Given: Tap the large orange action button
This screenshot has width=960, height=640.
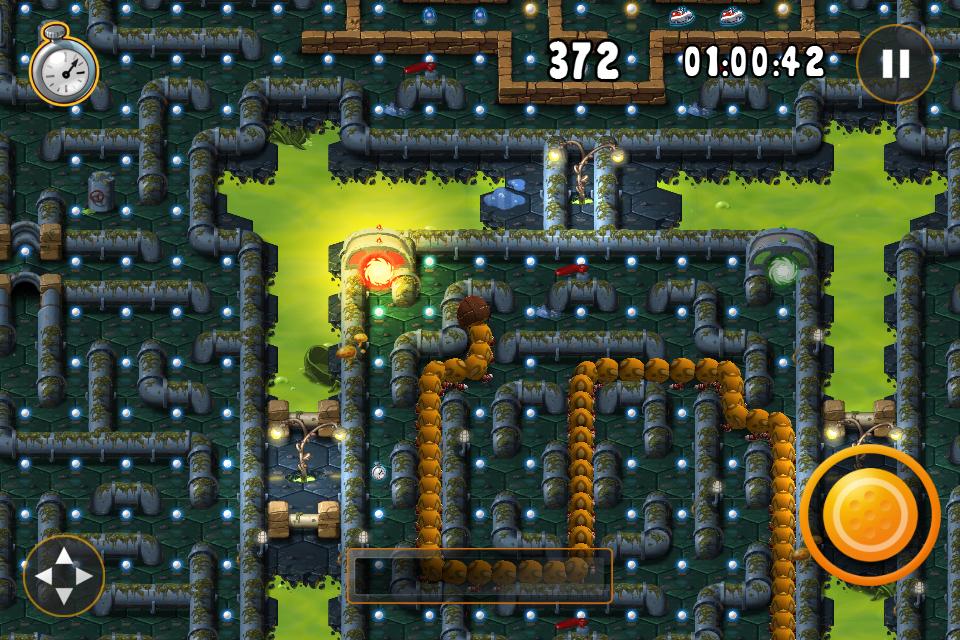Looking at the screenshot, I should pyautogui.click(x=869, y=514).
